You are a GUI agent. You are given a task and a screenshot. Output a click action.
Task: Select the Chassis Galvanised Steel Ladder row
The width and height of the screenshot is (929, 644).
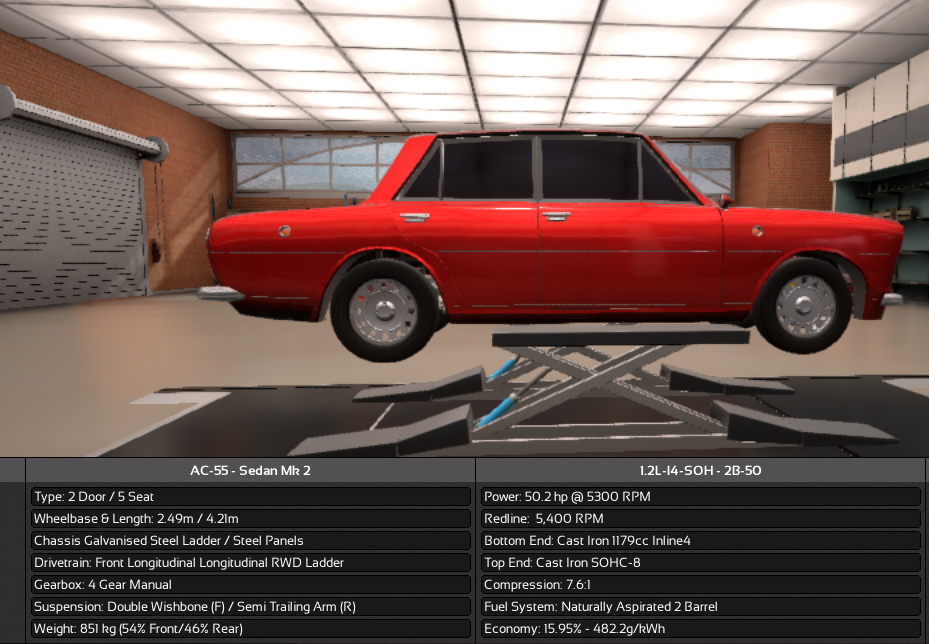pos(251,541)
